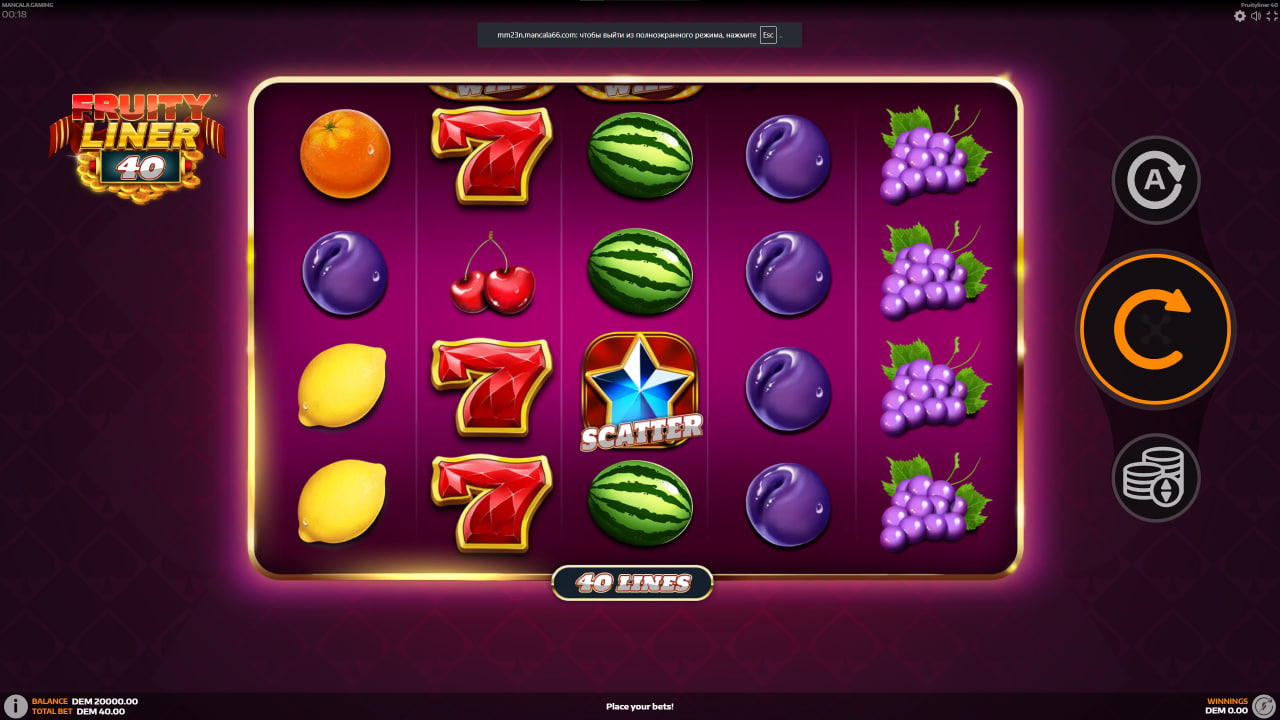Click the Fruityliner 40 title label
This screenshot has height=720, width=1280.
tap(1257, 5)
